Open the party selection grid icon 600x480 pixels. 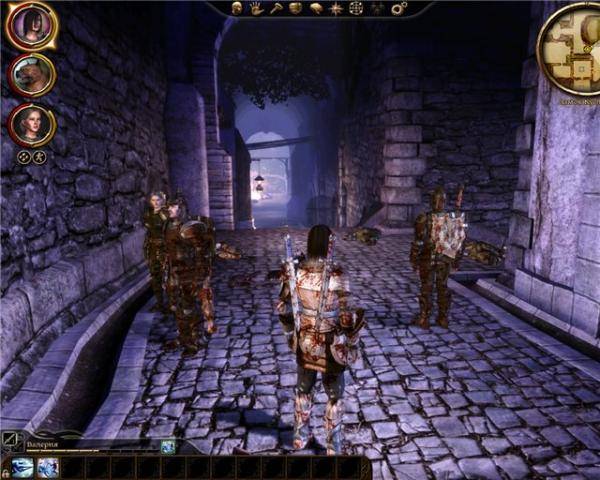coord(355,8)
